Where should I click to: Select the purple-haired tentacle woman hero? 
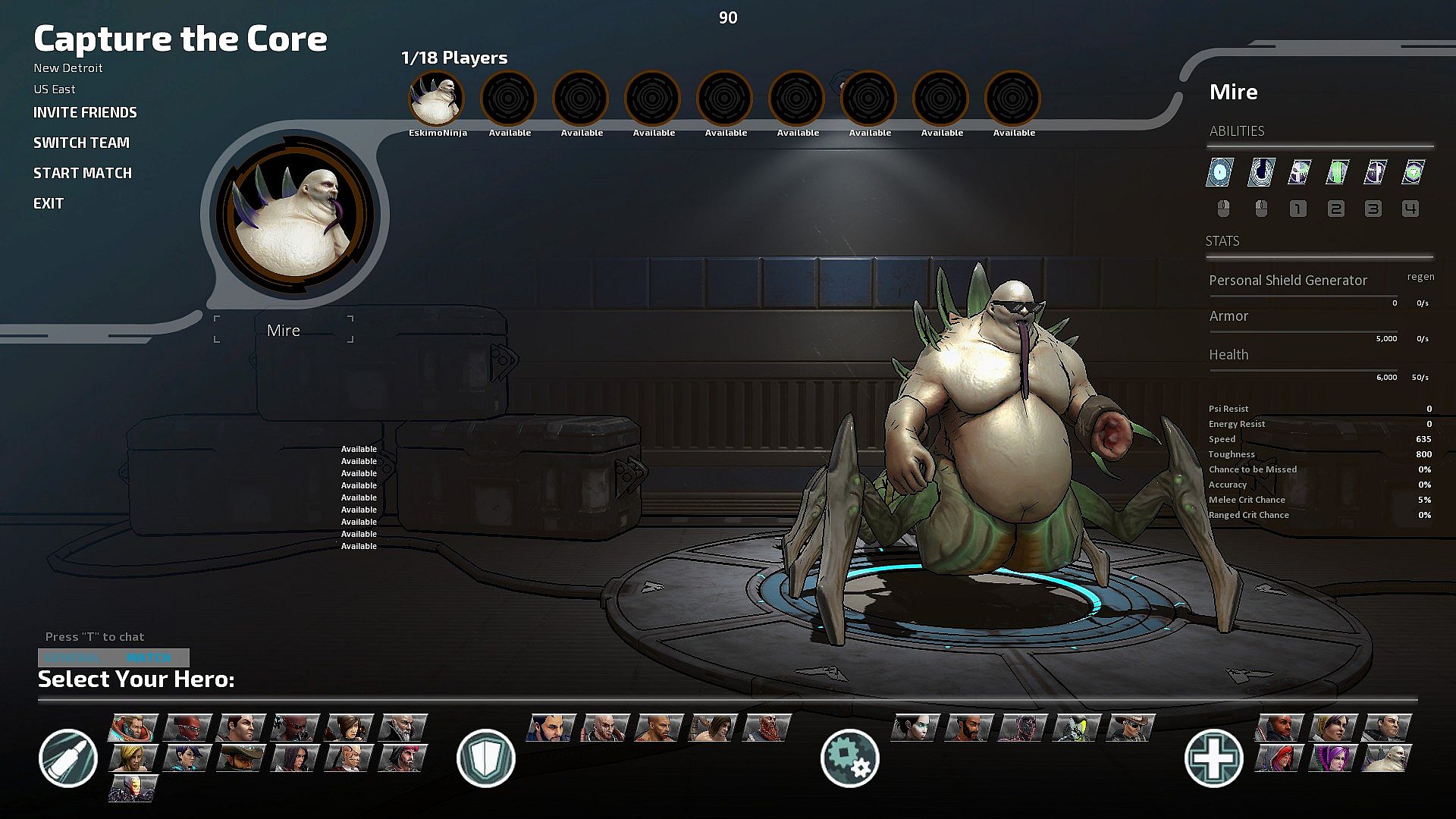tap(1334, 758)
